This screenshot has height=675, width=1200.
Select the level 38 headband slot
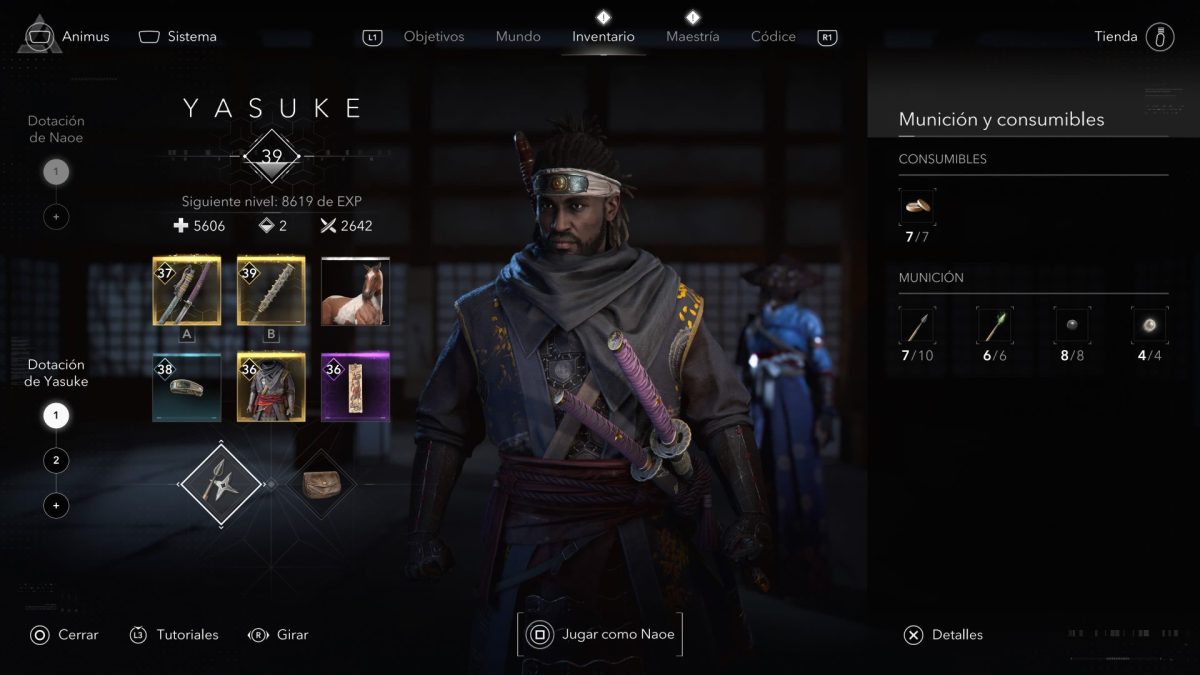187,387
